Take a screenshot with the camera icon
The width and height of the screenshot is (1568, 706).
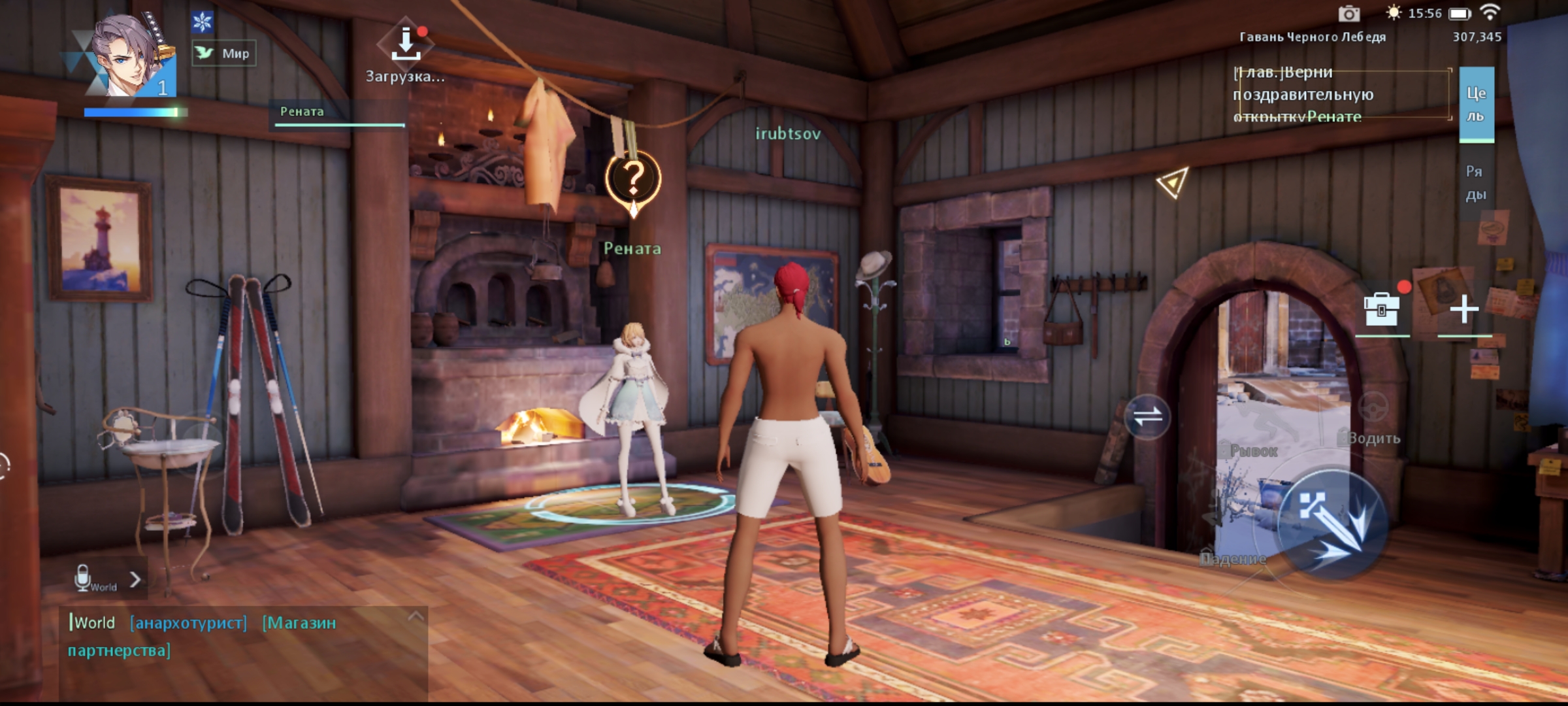(1348, 14)
